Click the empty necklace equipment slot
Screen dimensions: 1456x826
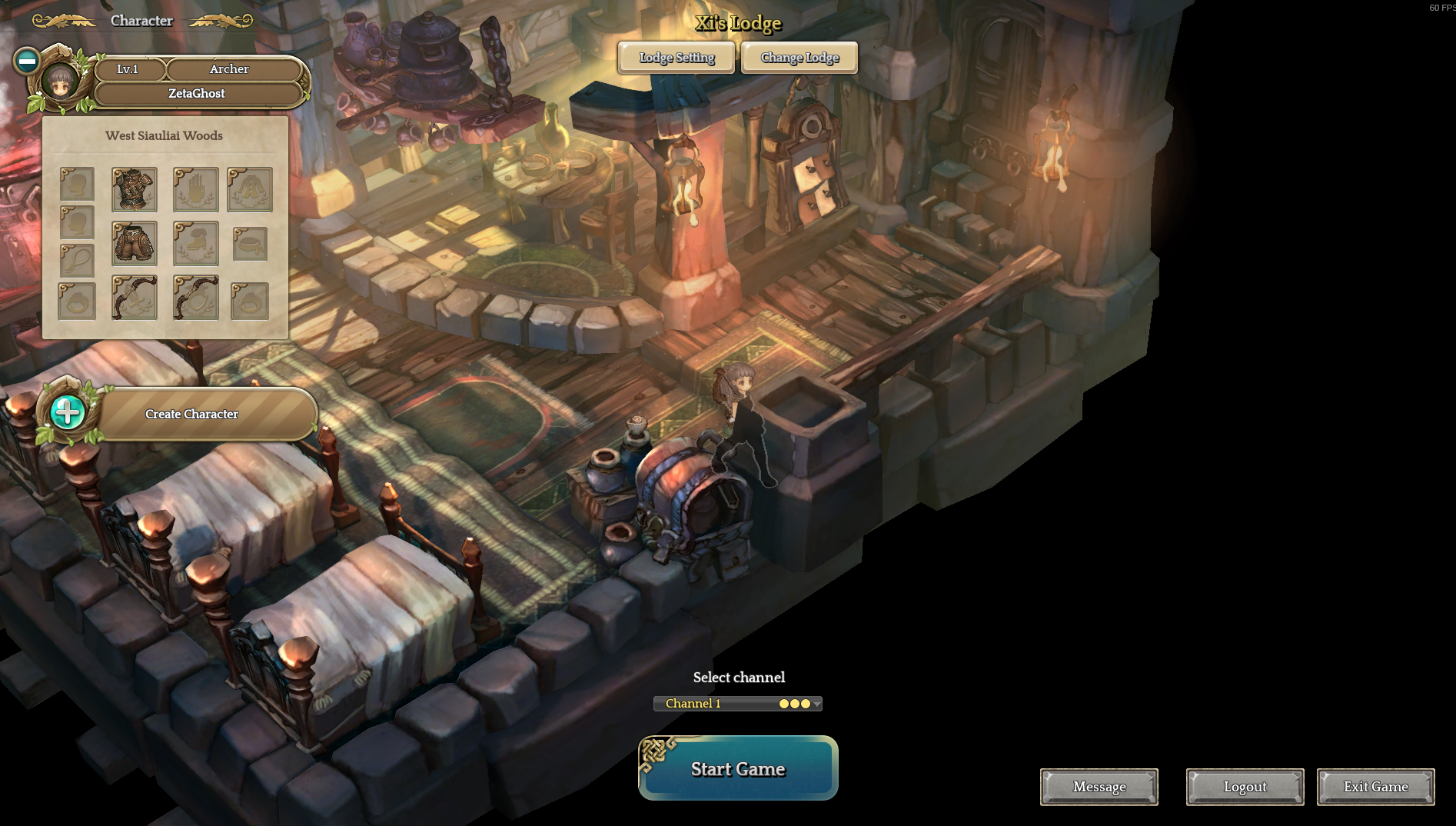(x=77, y=261)
